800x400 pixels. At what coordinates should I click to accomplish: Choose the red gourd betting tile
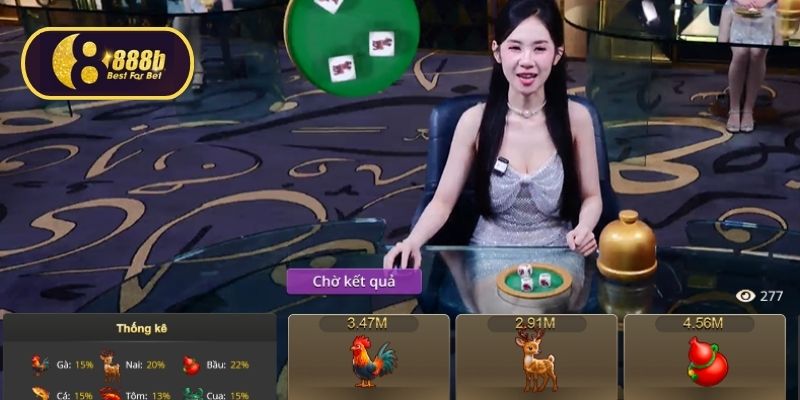point(705,360)
